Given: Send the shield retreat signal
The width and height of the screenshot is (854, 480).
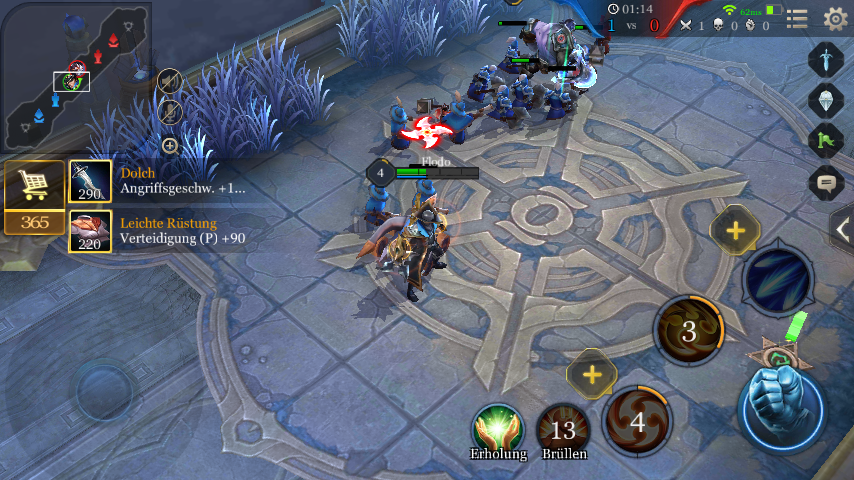Looking at the screenshot, I should 826,99.
